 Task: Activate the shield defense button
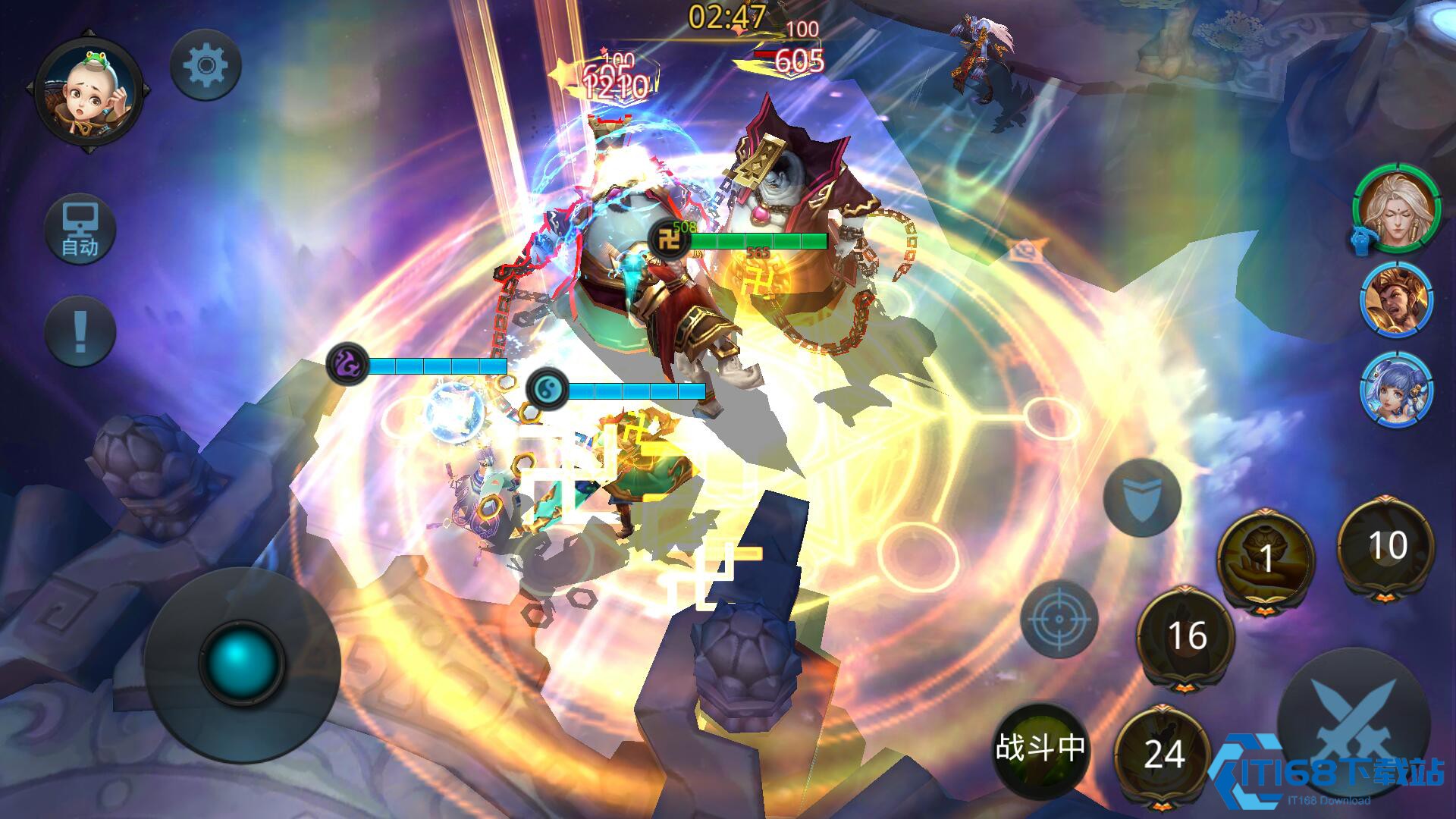pyautogui.click(x=1141, y=498)
